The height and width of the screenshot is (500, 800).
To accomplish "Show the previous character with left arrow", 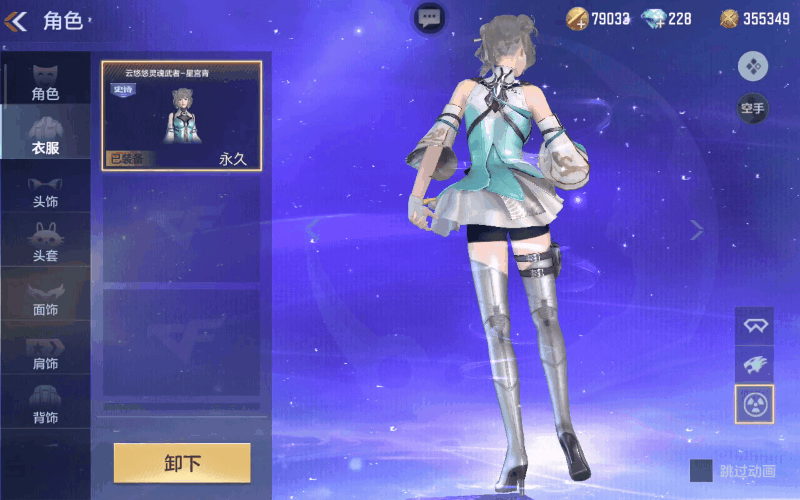I will (312, 230).
